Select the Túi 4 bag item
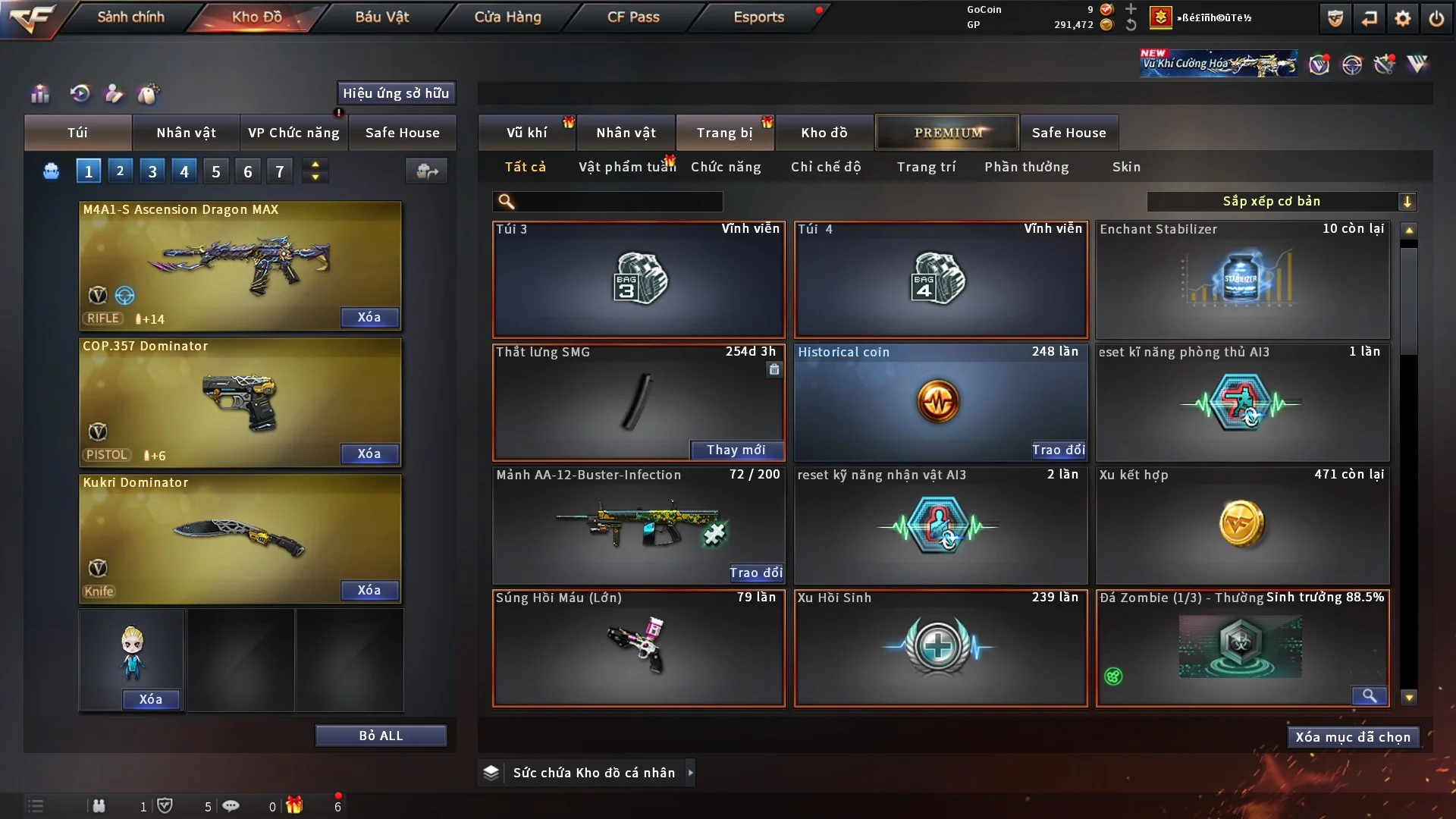1456x819 pixels. pos(940,280)
